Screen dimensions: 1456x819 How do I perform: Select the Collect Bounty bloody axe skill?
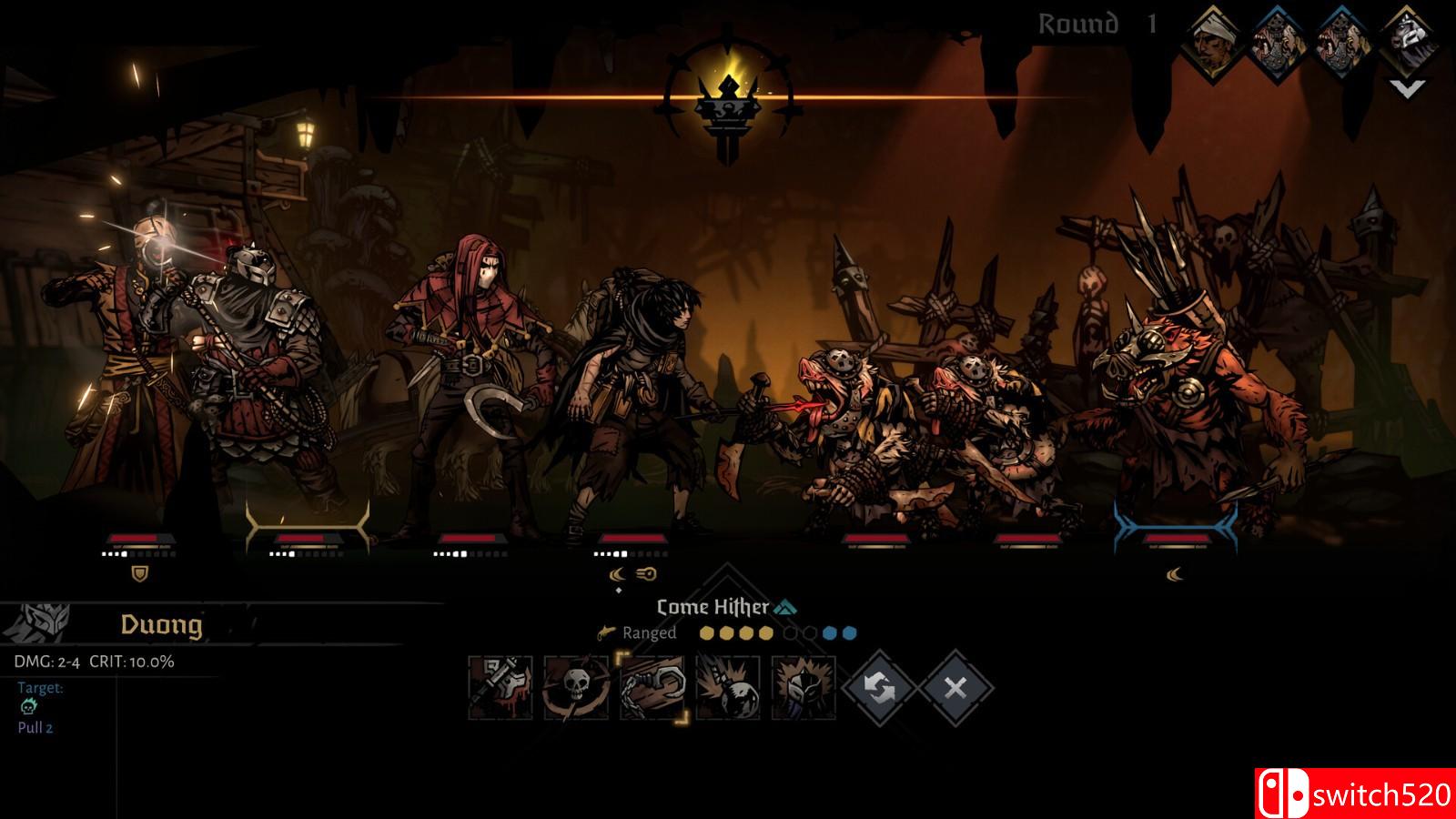(500, 688)
